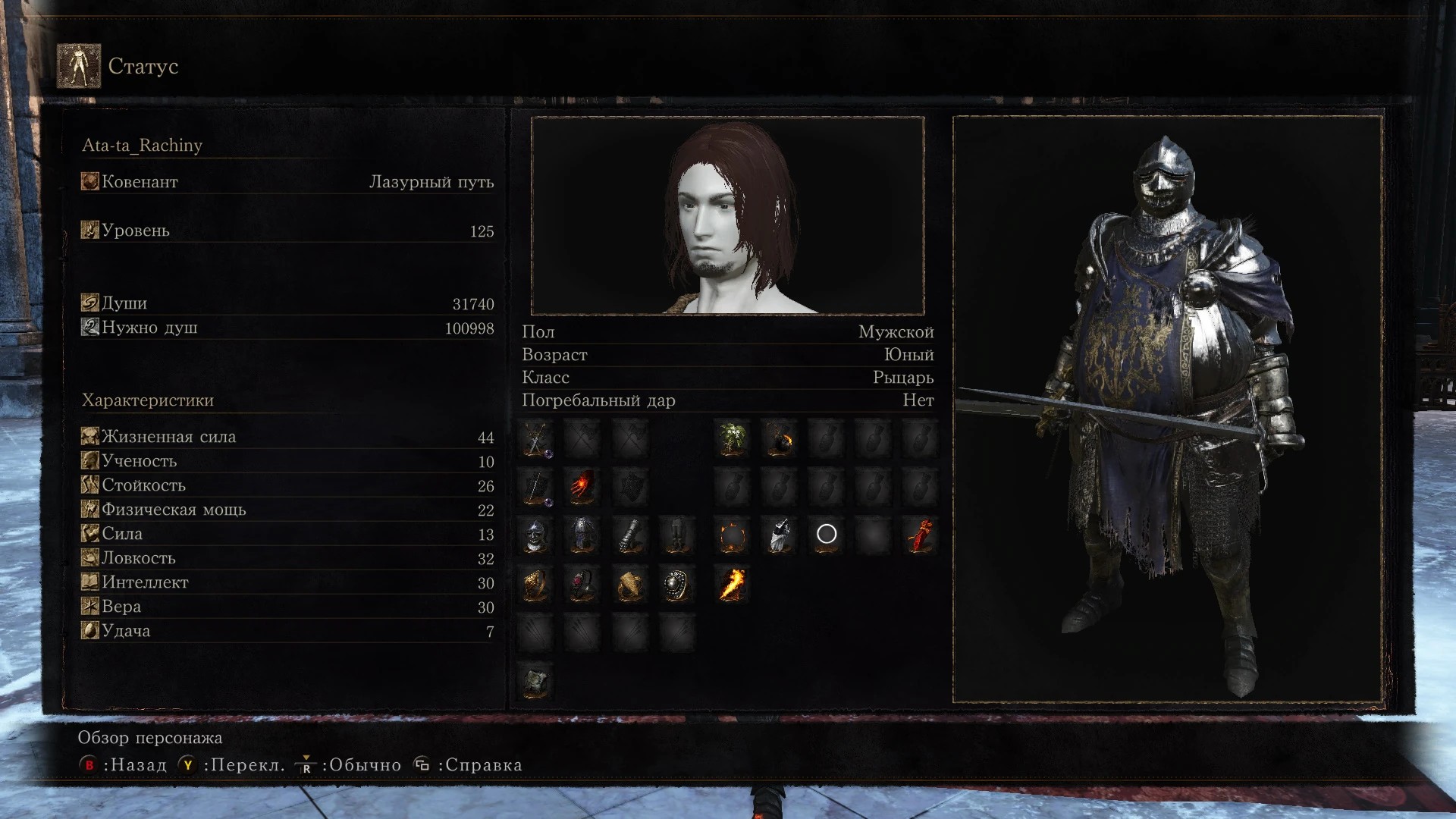Choose the white cloth-wrapped item slot

tap(780, 536)
